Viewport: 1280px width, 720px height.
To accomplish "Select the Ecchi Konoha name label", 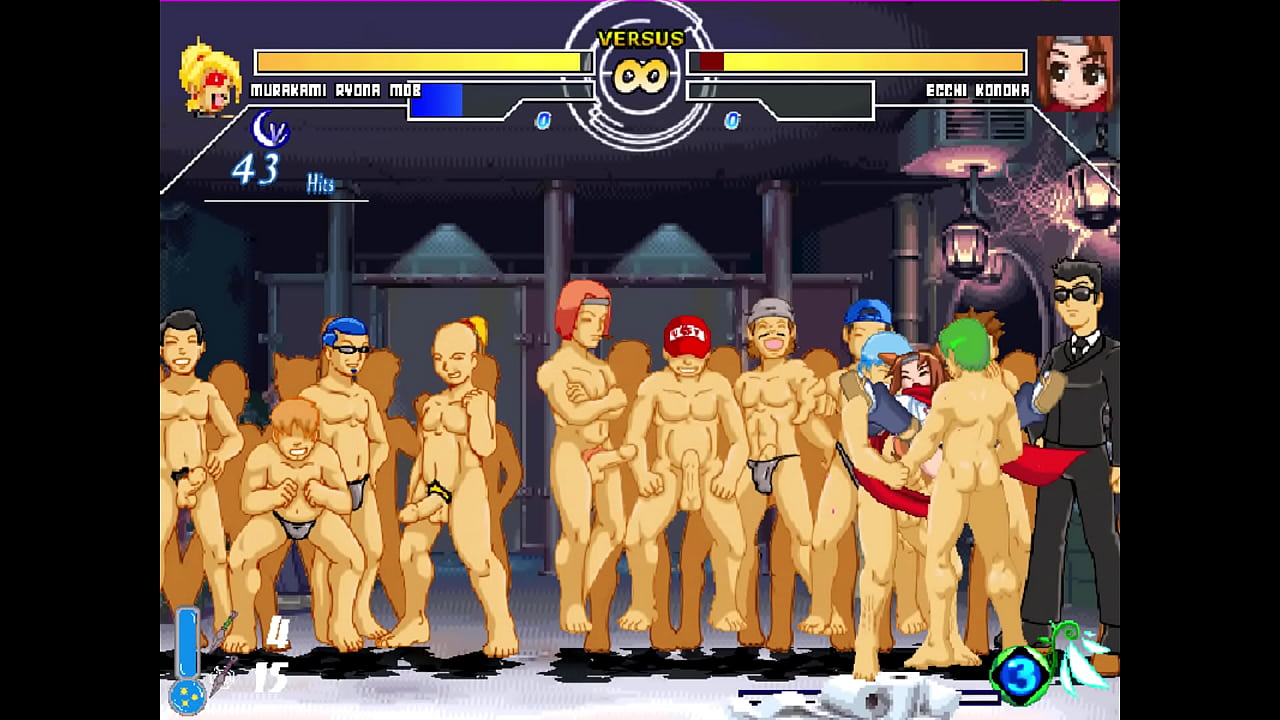I will 978,88.
